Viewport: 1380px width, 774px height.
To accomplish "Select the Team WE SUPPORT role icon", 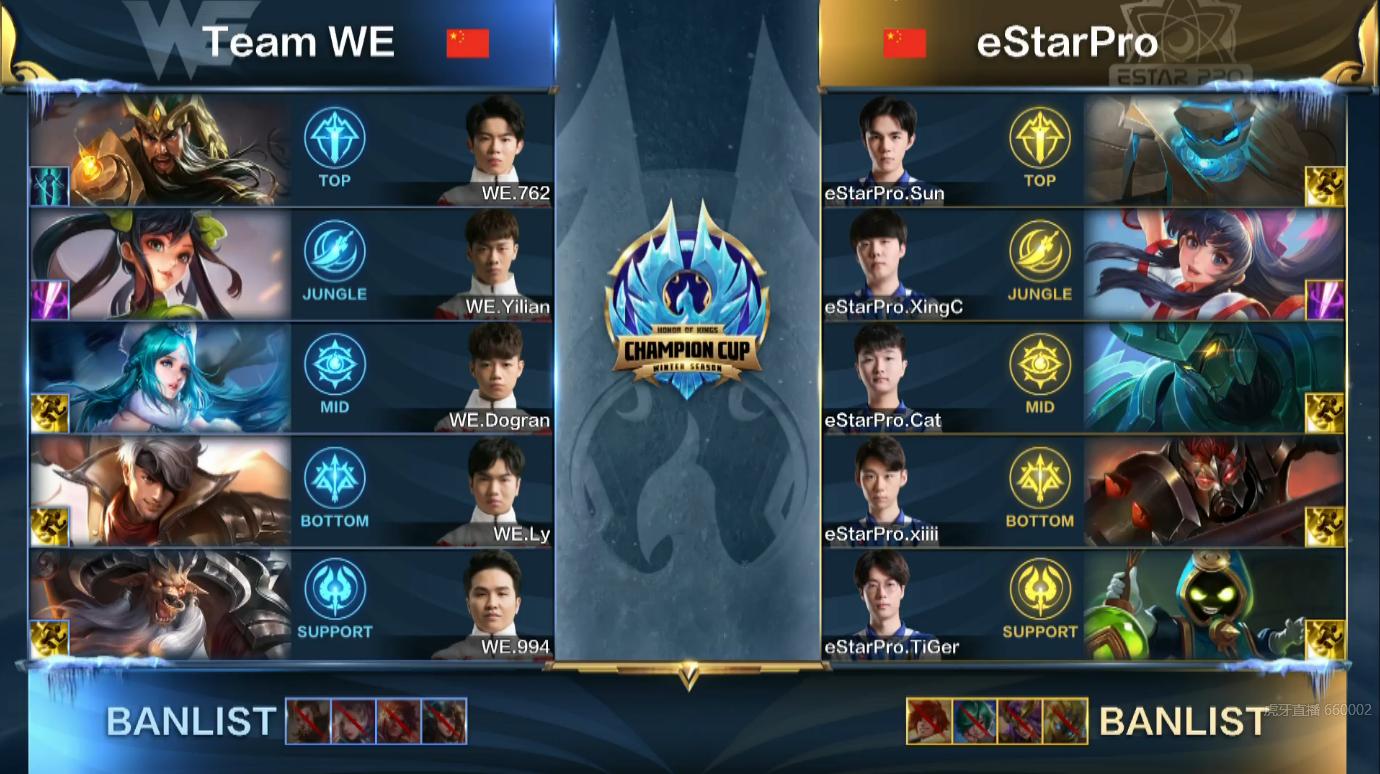I will (334, 594).
